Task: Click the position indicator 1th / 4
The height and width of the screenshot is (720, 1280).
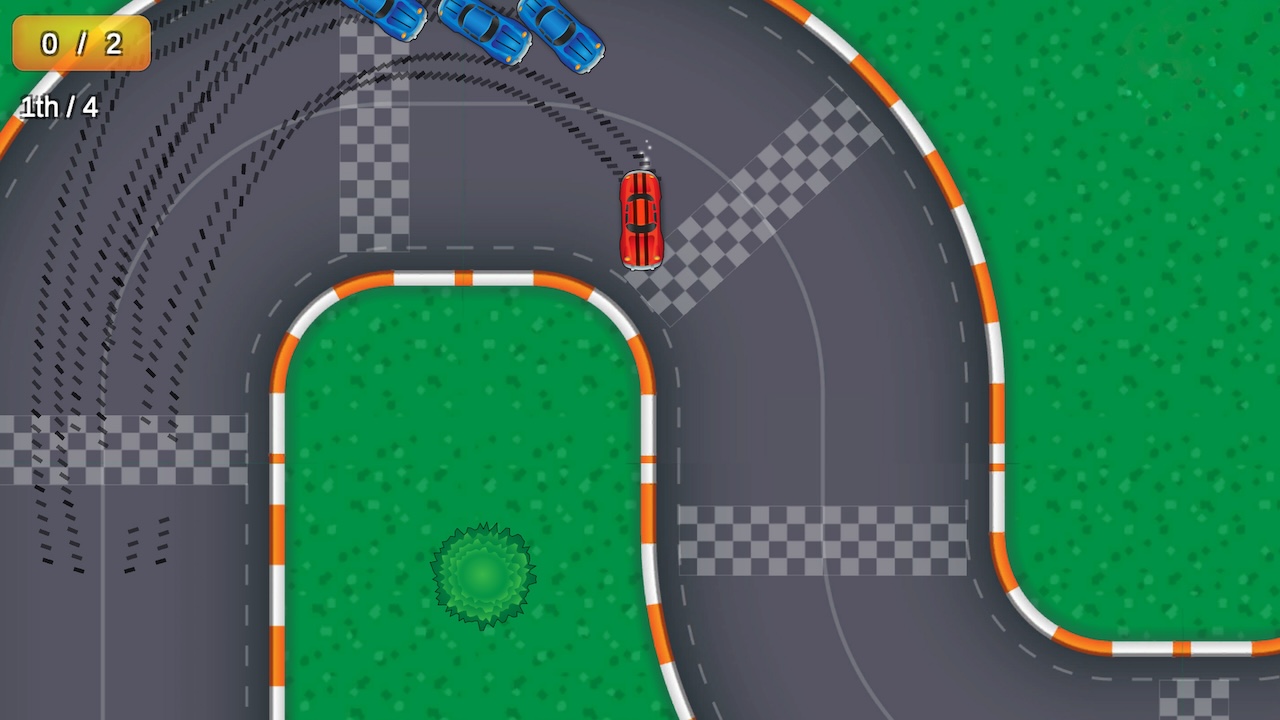Action: [57, 107]
